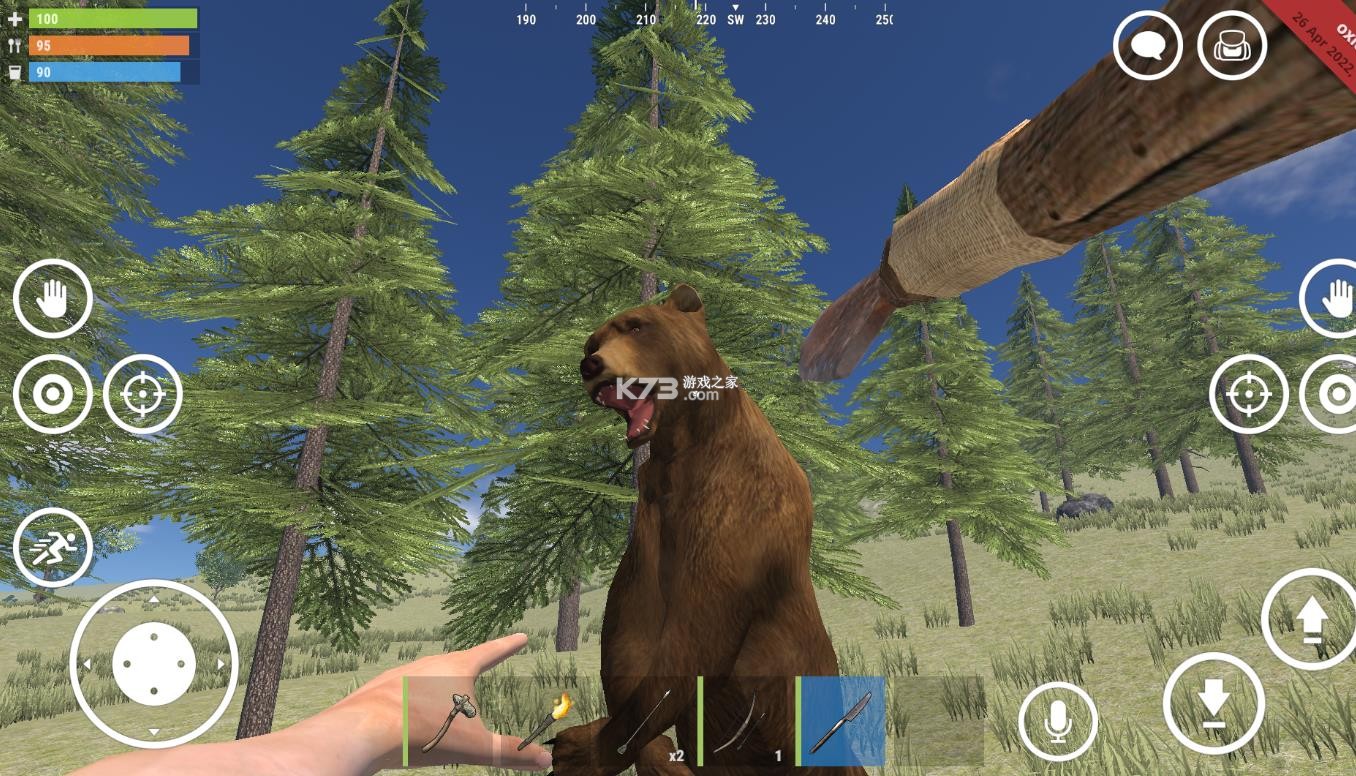Screen dimensions: 1356x776
Task: Equip the burning torch from hotbar
Action: (546, 721)
